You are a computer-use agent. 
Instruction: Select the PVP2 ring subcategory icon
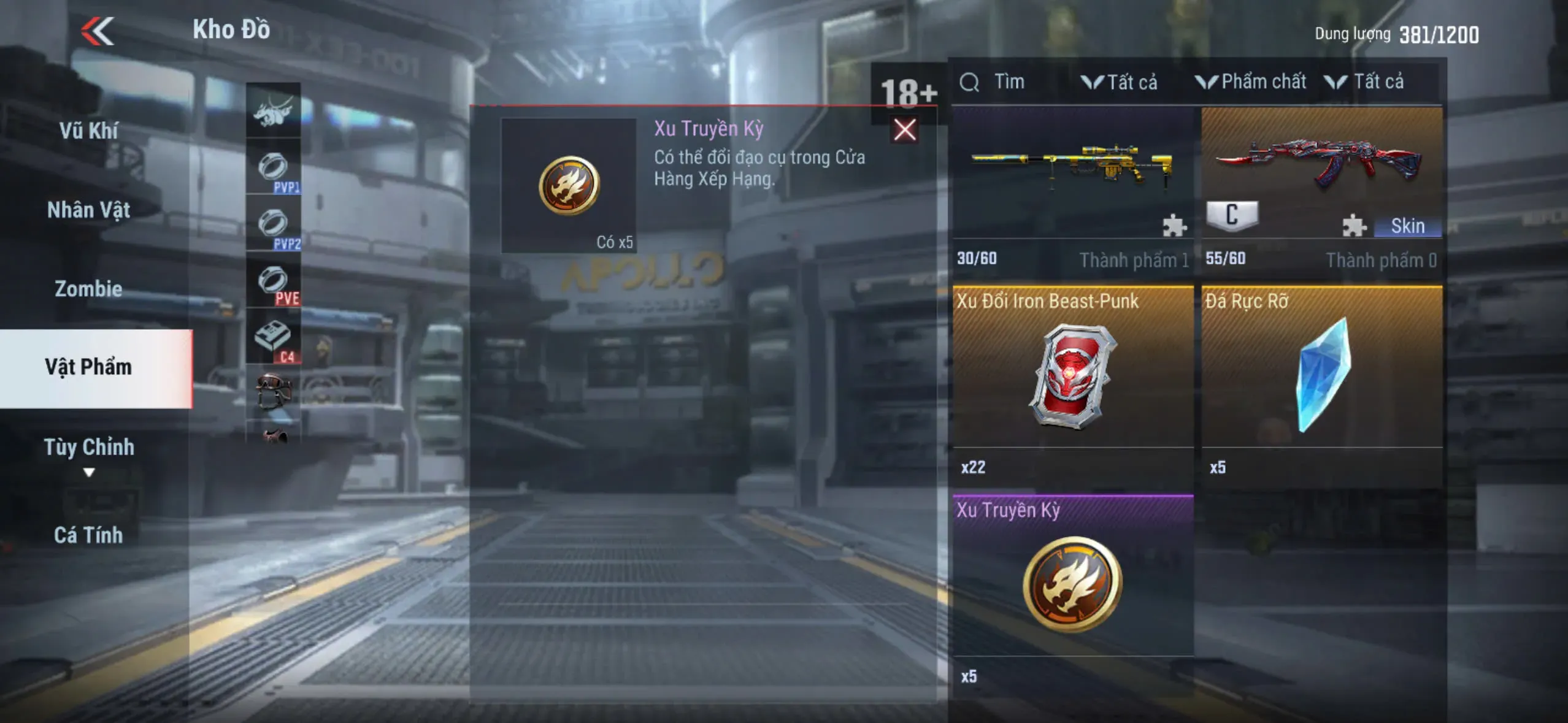[274, 224]
